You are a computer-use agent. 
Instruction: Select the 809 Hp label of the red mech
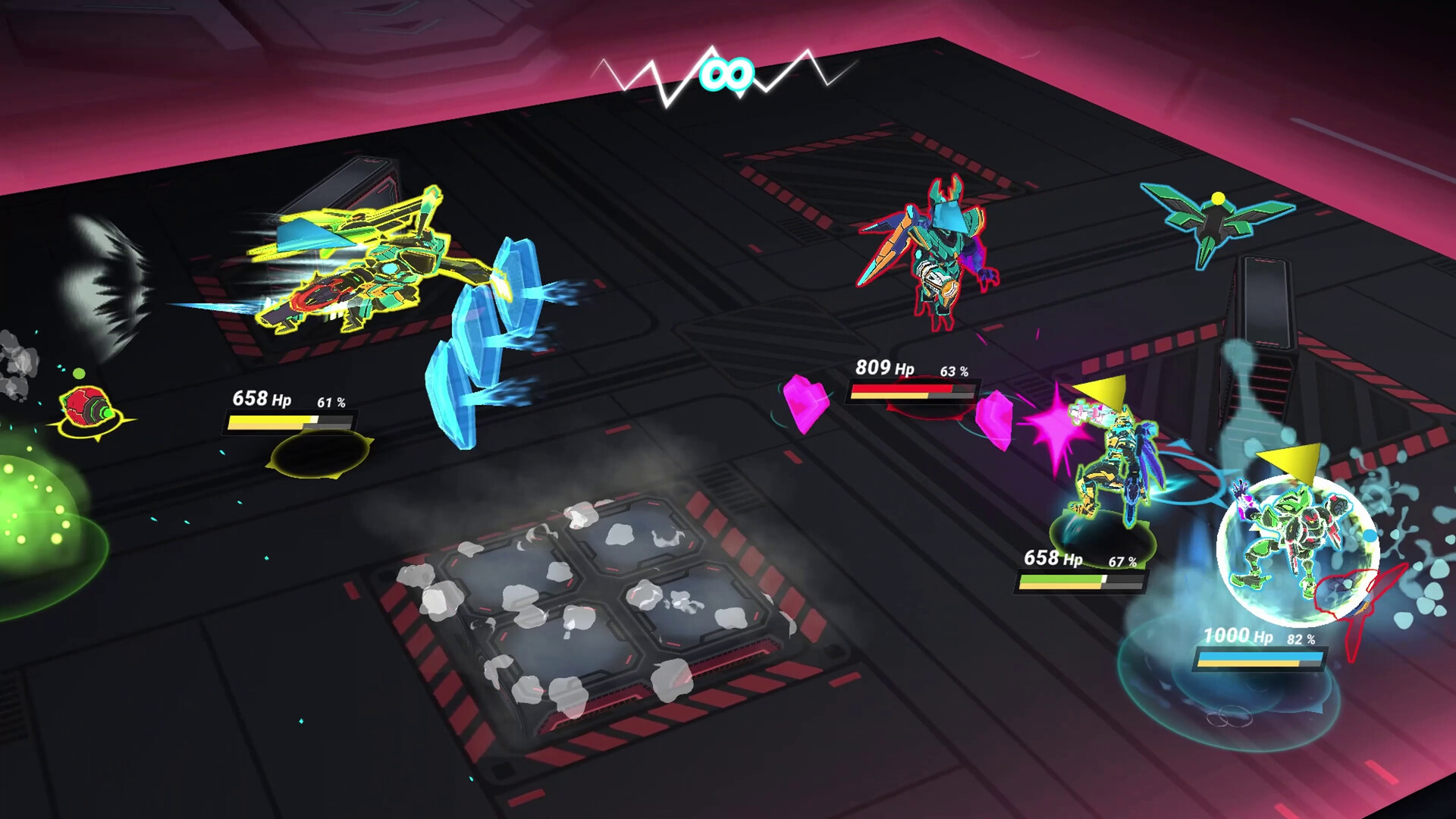pos(883,368)
